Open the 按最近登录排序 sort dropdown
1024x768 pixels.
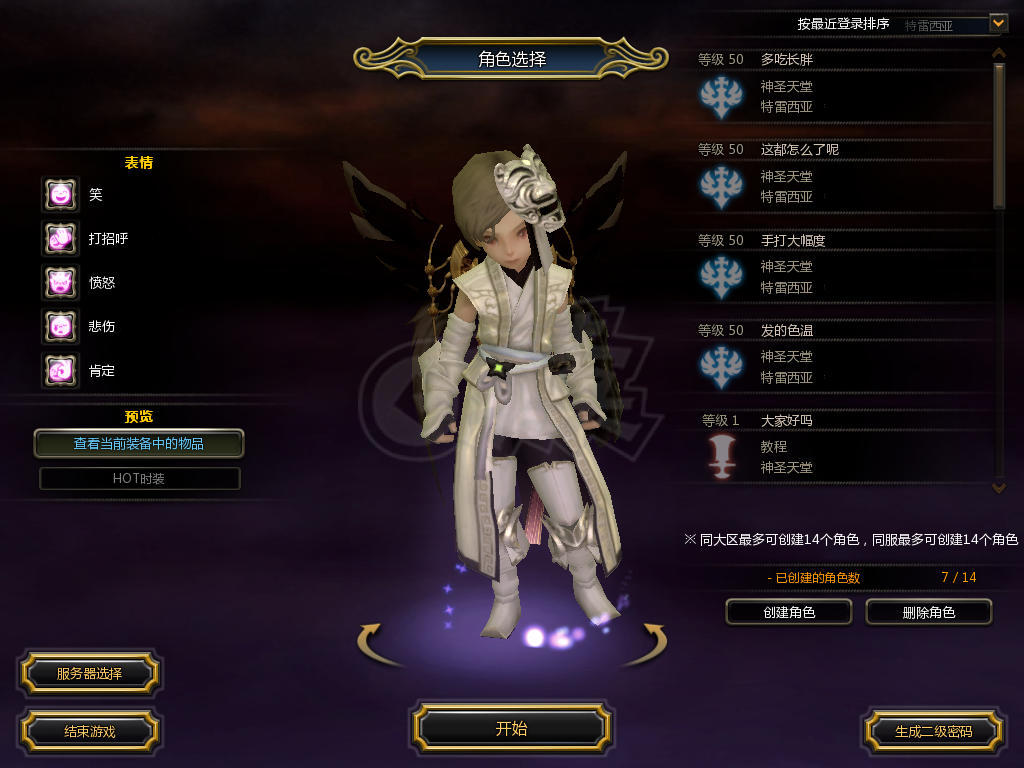tap(997, 22)
